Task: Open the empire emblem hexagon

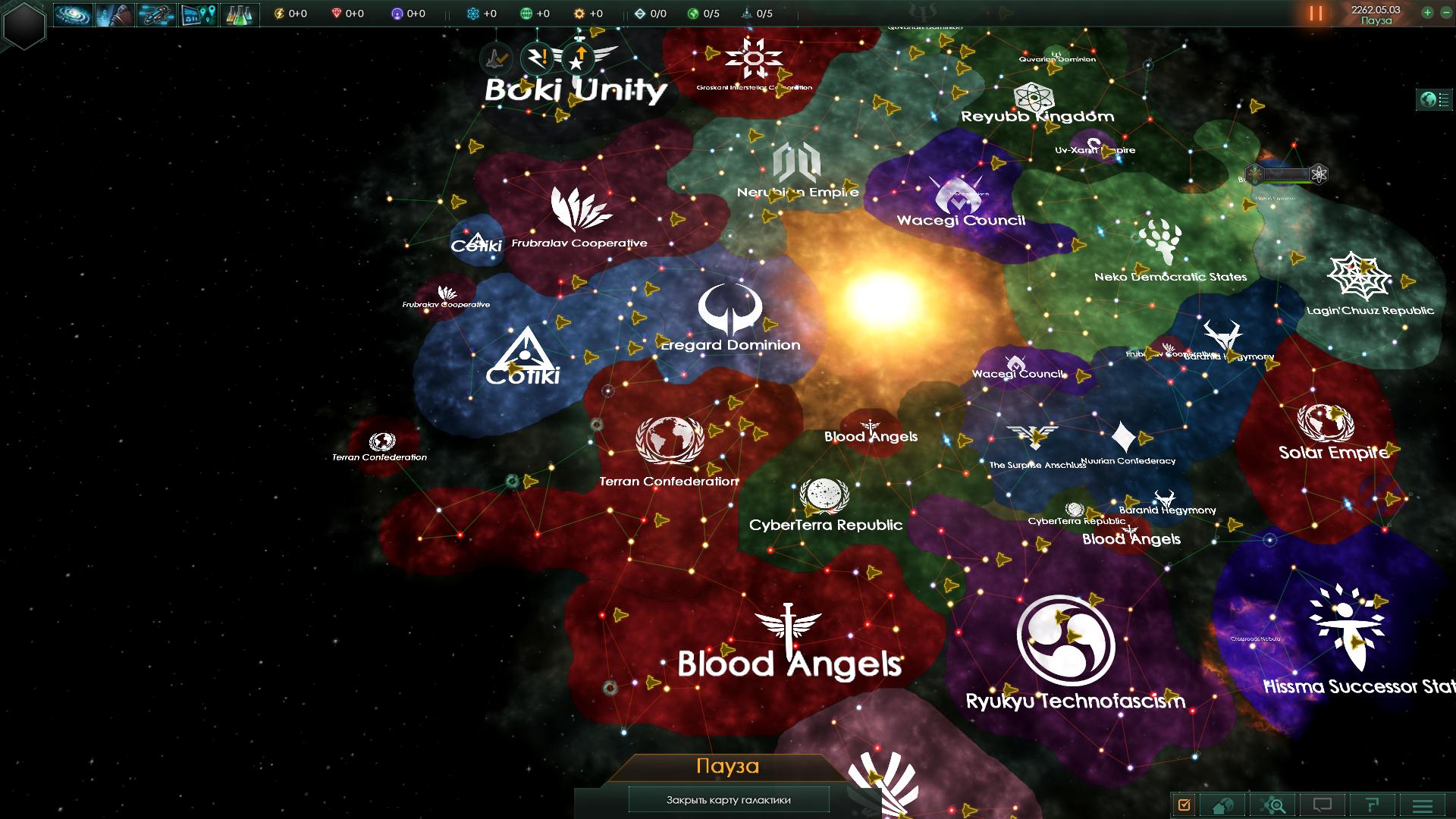Action: click(24, 25)
